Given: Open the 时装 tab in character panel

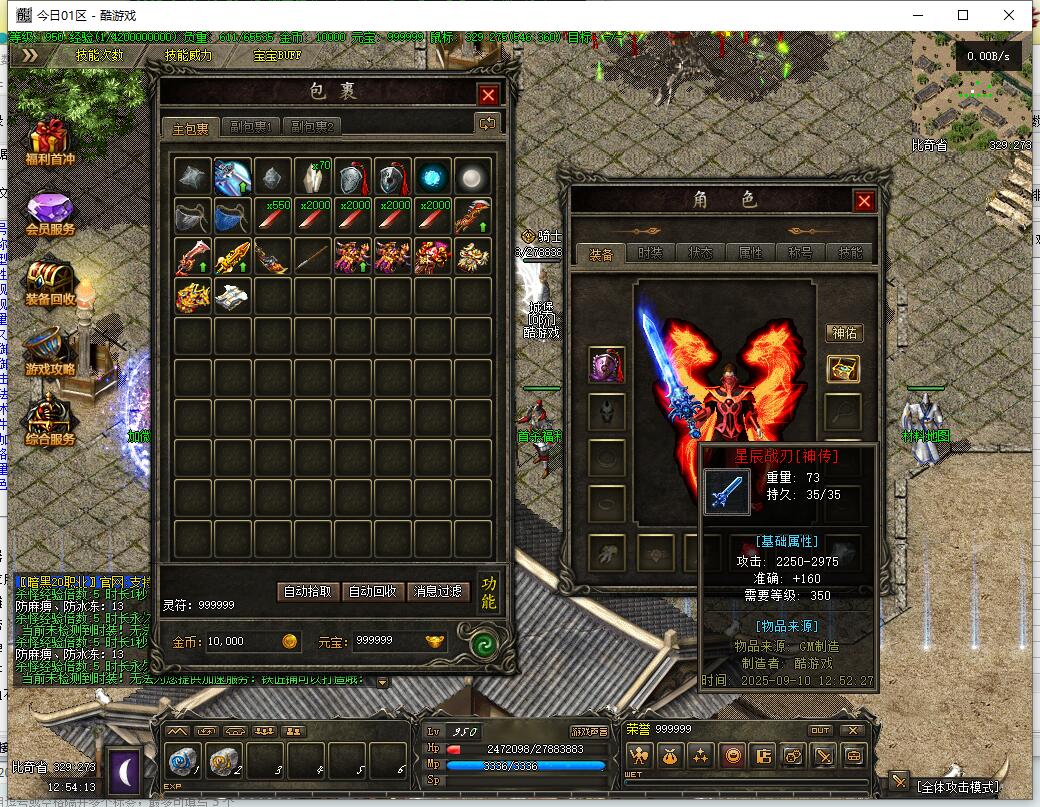Looking at the screenshot, I should (x=650, y=254).
